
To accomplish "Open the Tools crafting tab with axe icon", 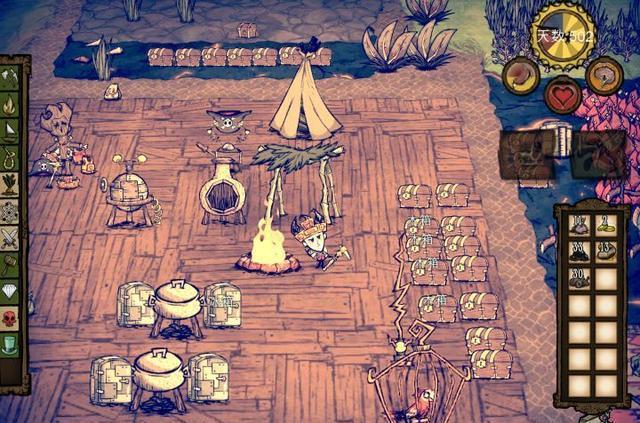I will click(11, 76).
